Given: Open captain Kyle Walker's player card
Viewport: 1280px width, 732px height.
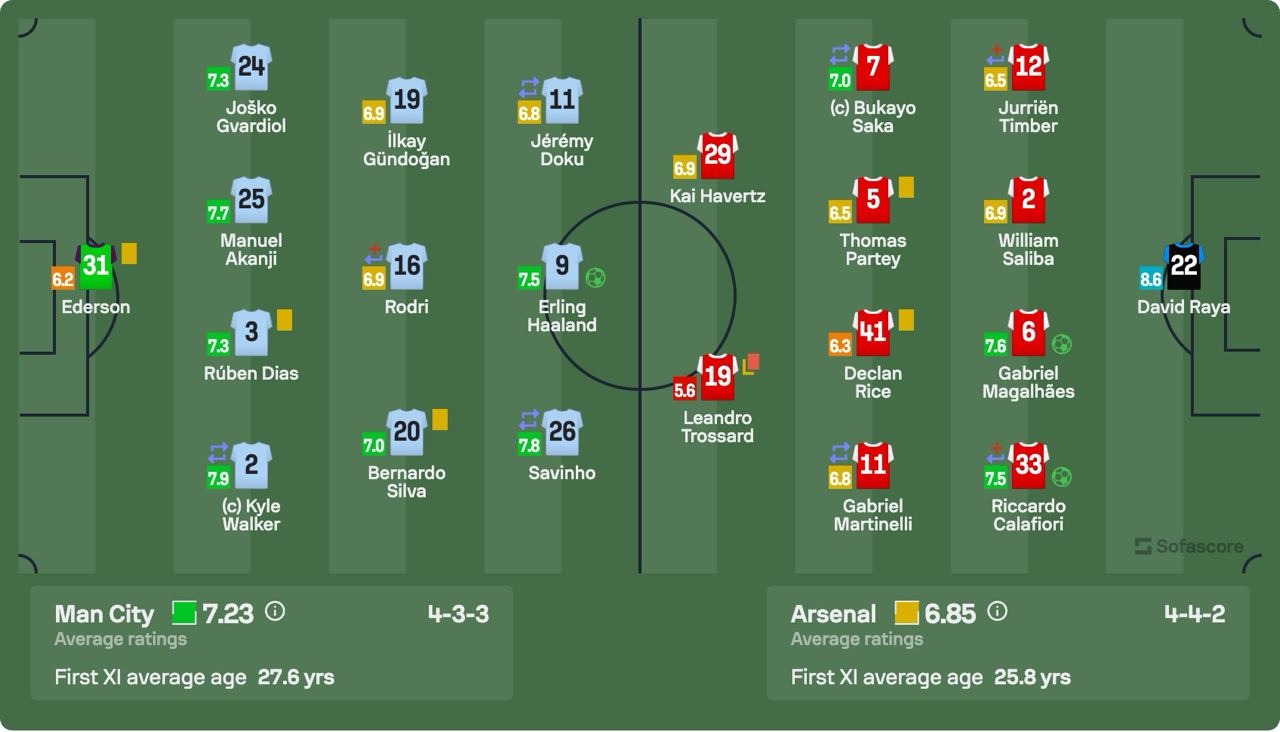Looking at the screenshot, I should (x=251, y=466).
